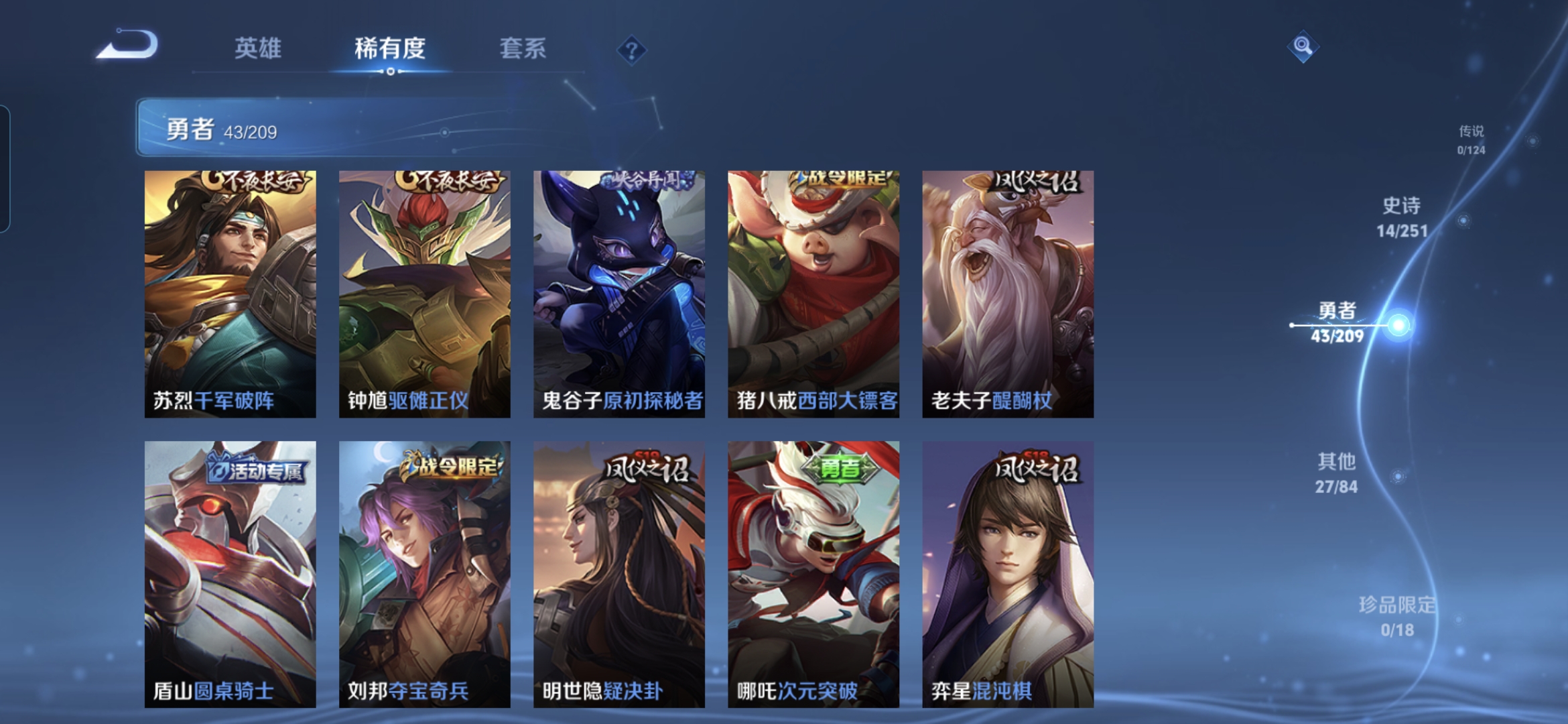View the 鬼谷子原初探秘者 skin card
The image size is (1568, 724).
click(619, 294)
